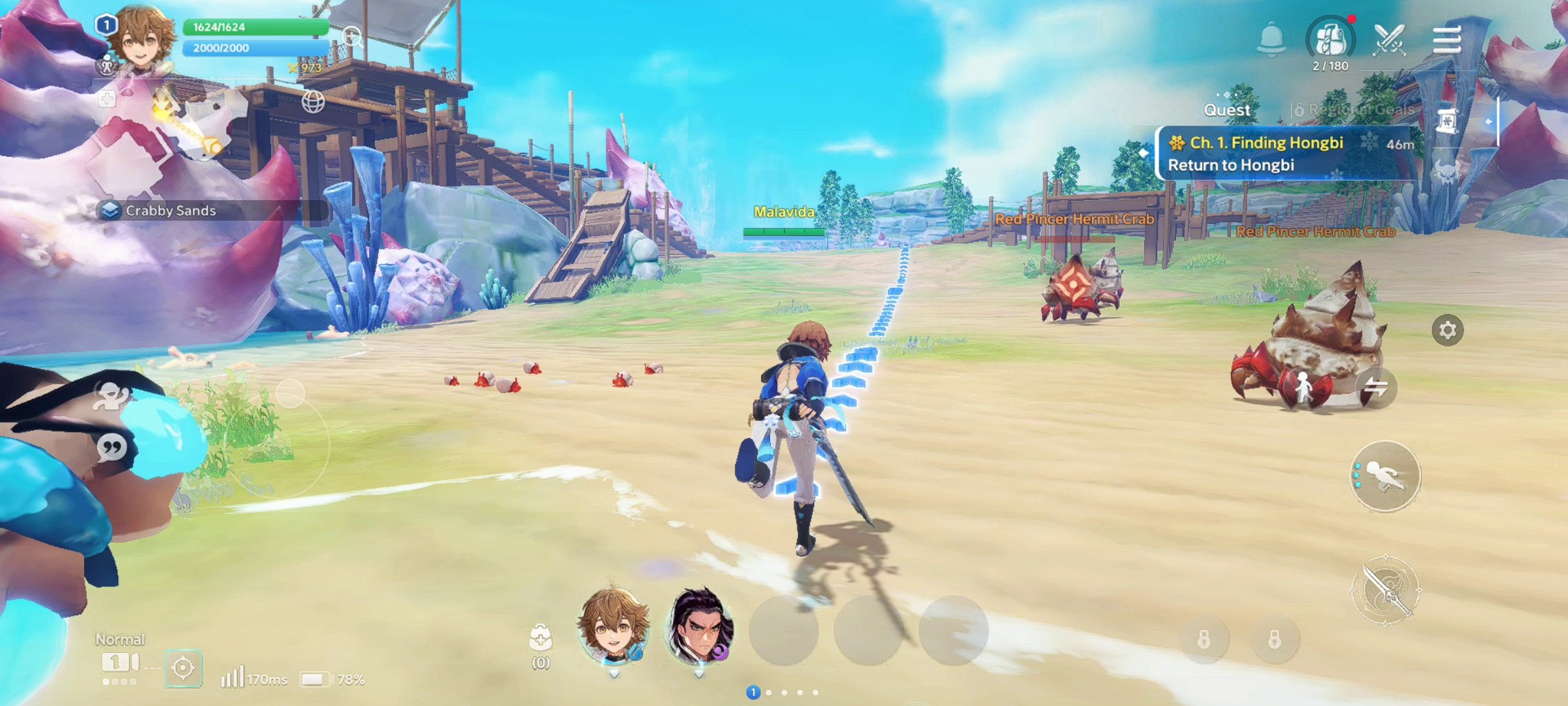Open the quest scroll icon
This screenshot has width=1568, height=706.
pyautogui.click(x=1448, y=121)
